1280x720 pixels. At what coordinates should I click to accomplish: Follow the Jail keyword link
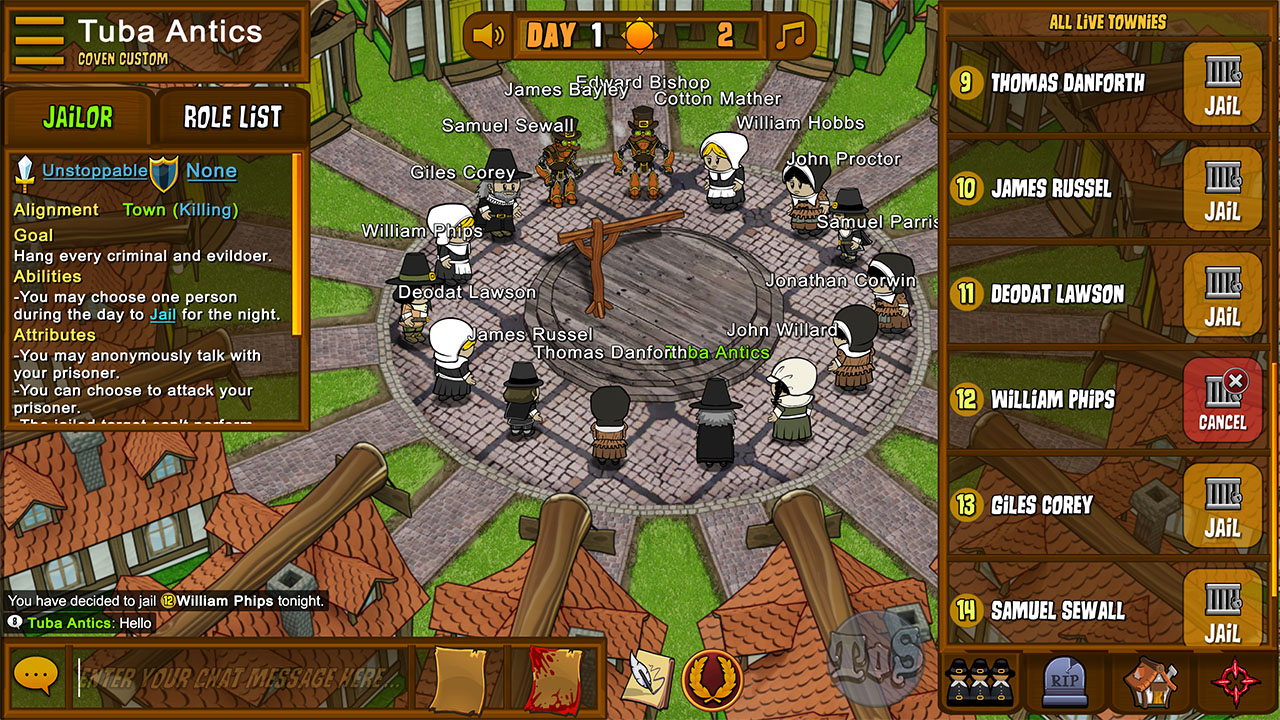[x=163, y=315]
